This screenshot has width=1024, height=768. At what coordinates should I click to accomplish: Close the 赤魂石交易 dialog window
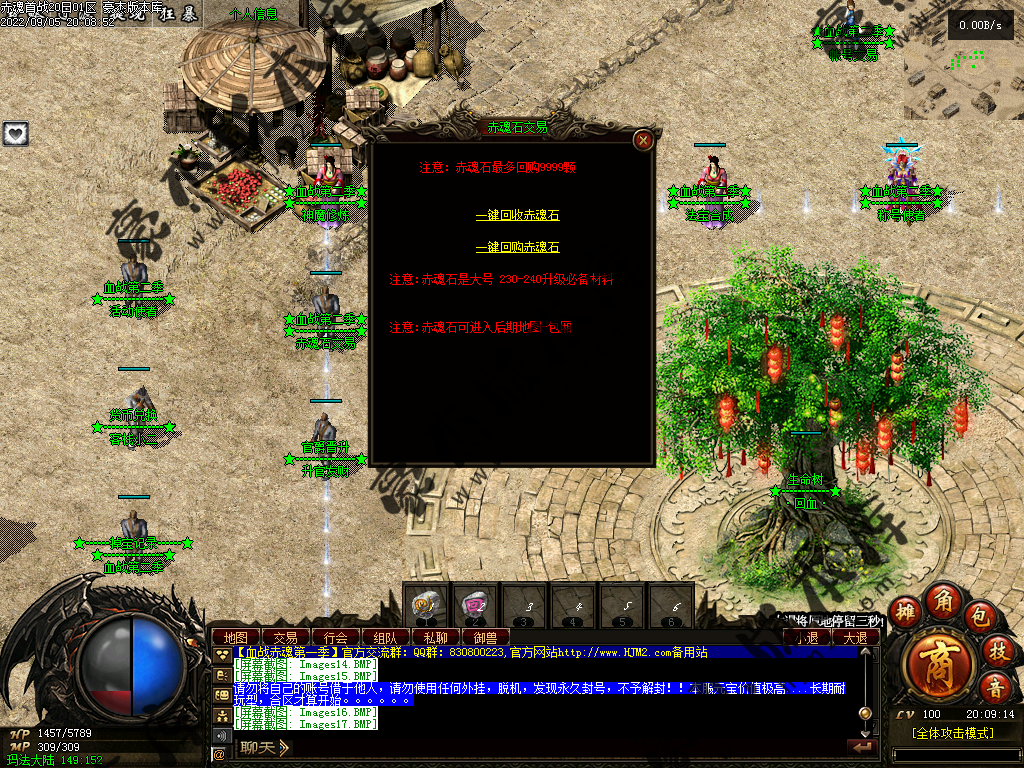pyautogui.click(x=644, y=140)
